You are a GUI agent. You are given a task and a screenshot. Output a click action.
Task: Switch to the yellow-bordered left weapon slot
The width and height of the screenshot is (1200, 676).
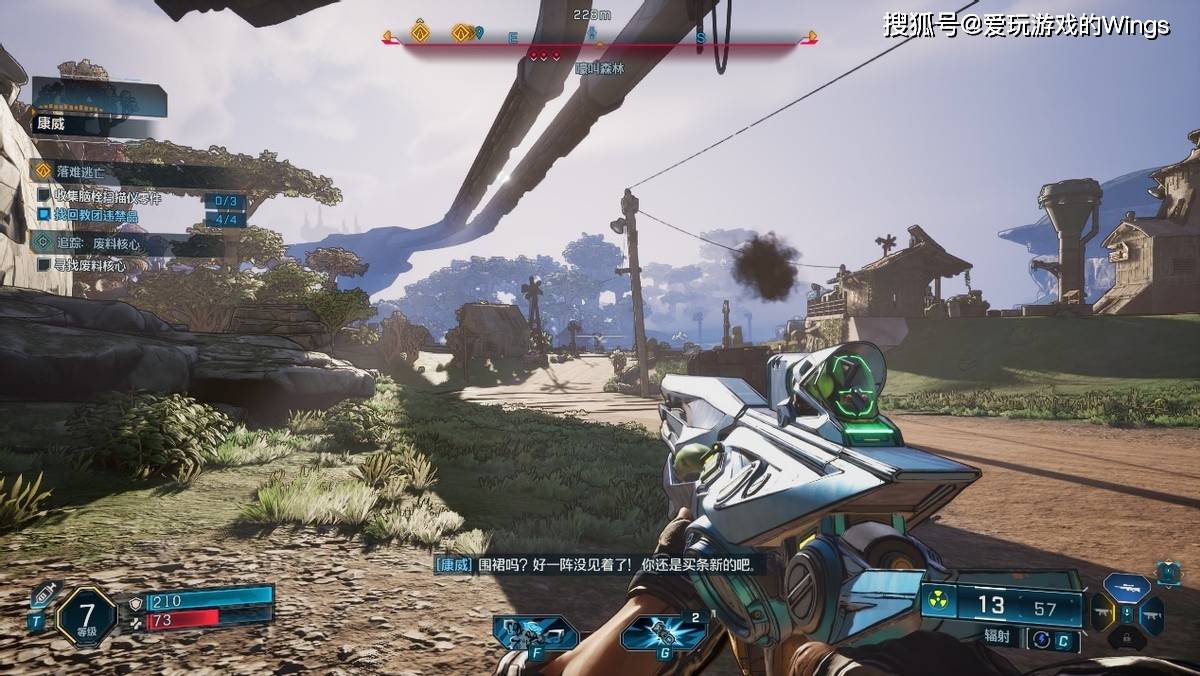coord(1102,613)
